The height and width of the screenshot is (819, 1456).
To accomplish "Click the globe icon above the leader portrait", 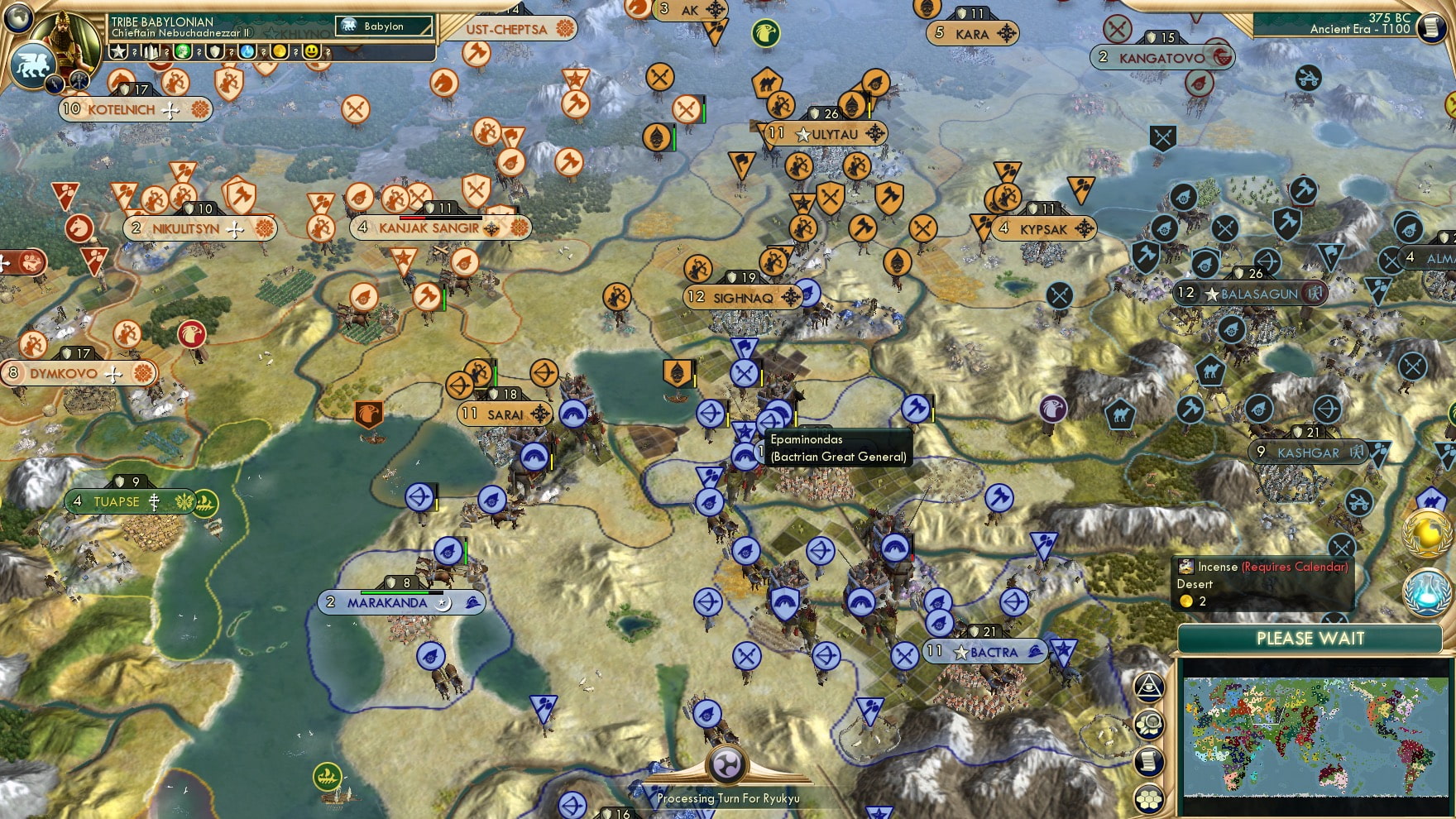I will (17, 18).
